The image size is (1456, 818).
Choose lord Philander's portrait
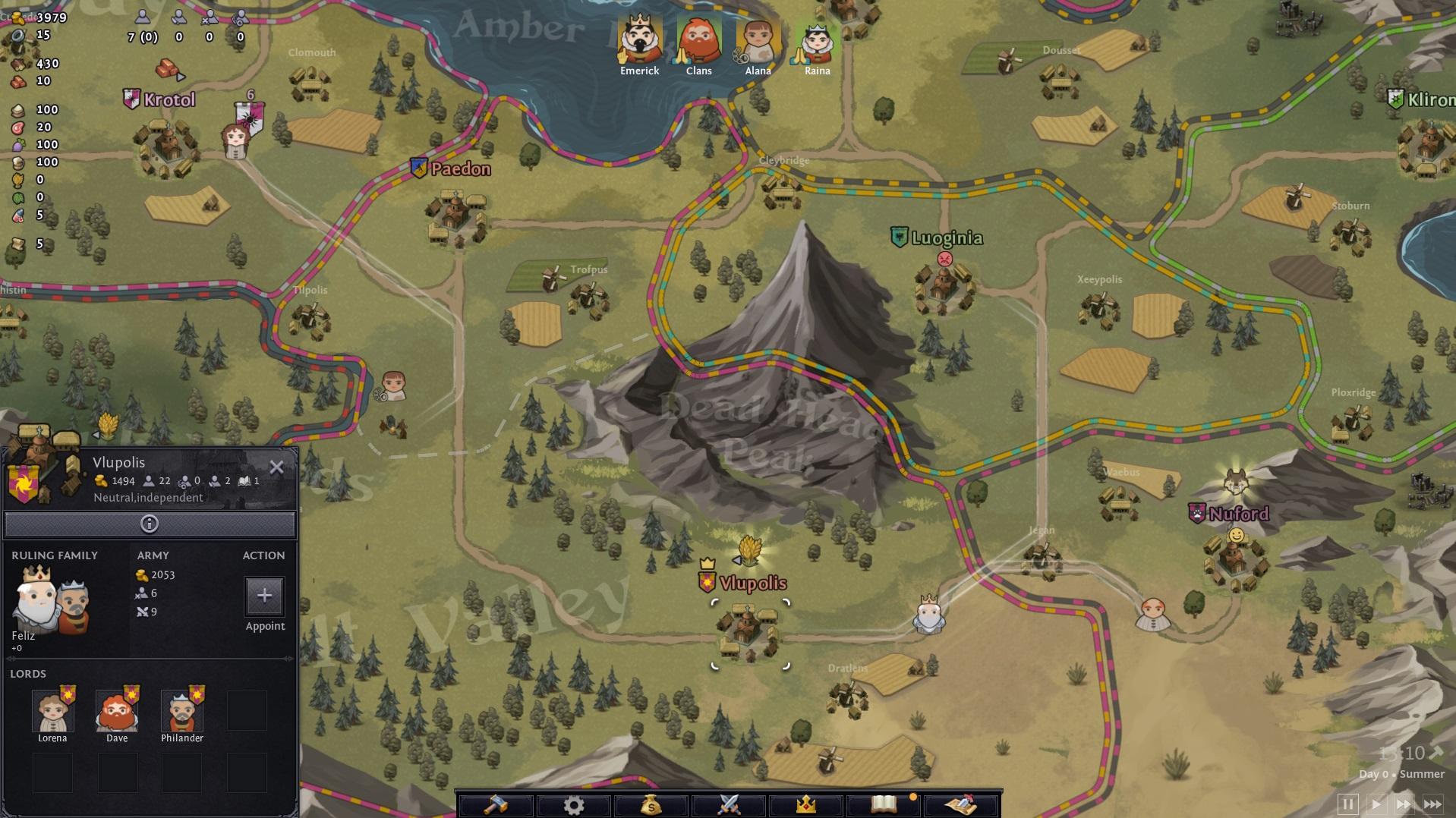pos(181,712)
